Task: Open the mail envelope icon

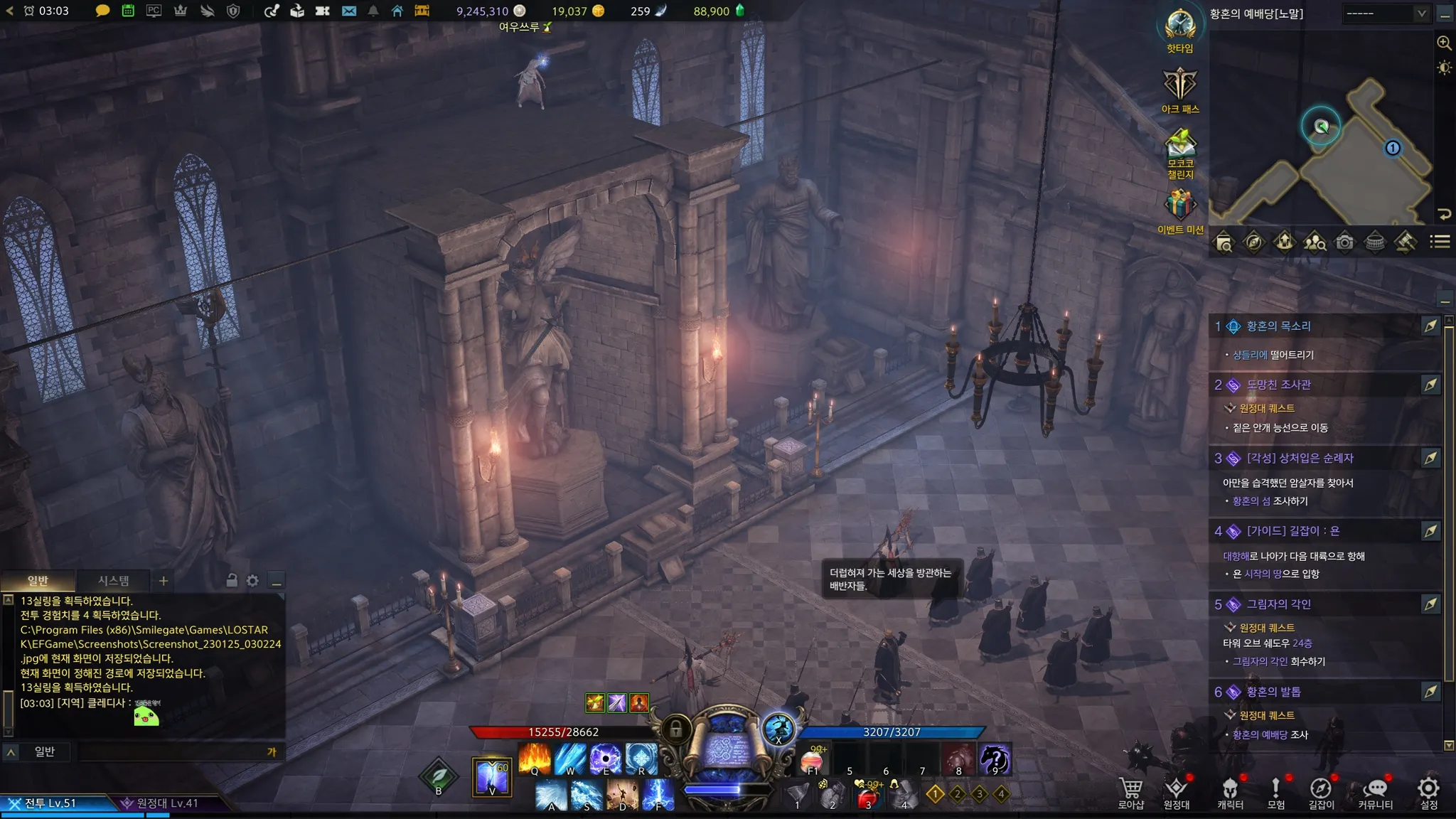Action: [349, 11]
